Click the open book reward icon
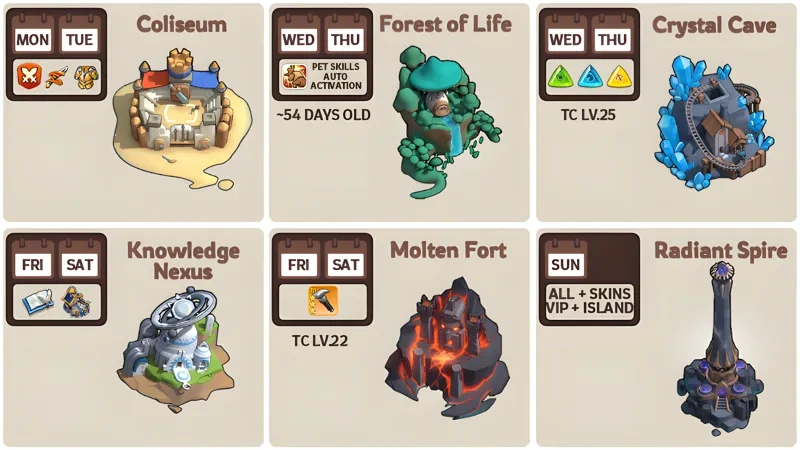The image size is (800, 450). coord(37,300)
